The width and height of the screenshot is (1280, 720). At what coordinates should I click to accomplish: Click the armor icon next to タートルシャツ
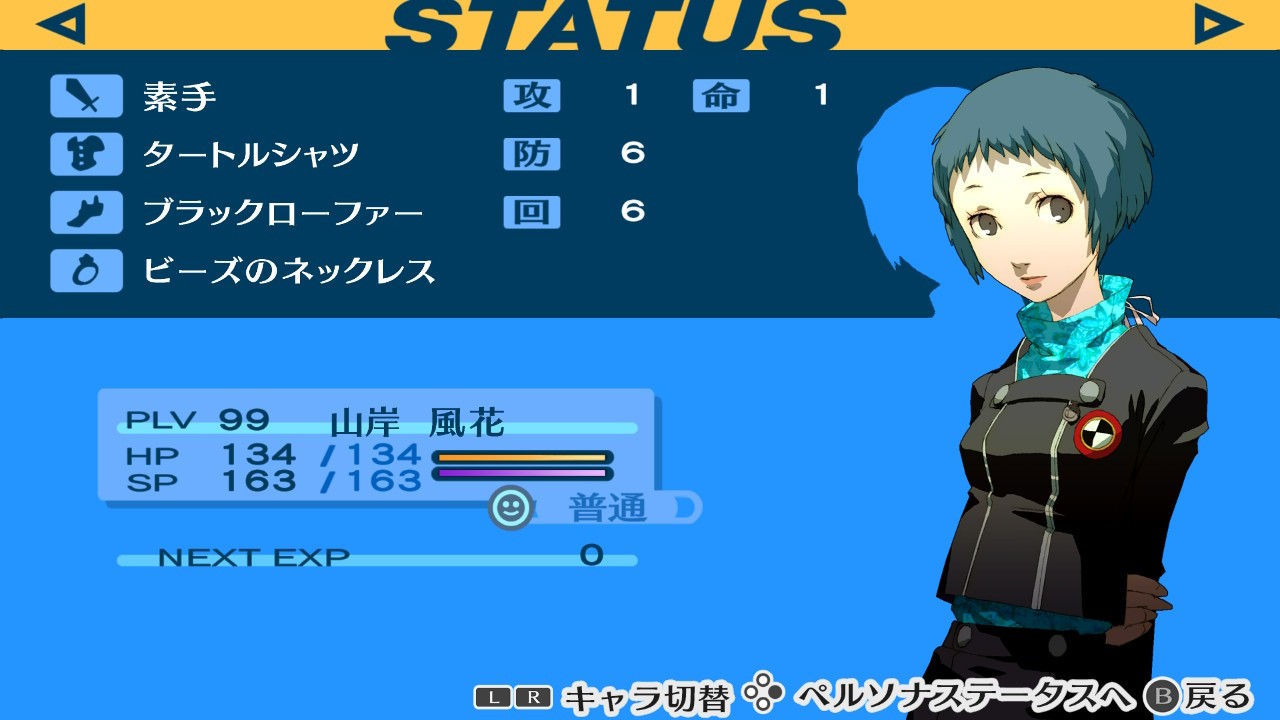[x=85, y=154]
